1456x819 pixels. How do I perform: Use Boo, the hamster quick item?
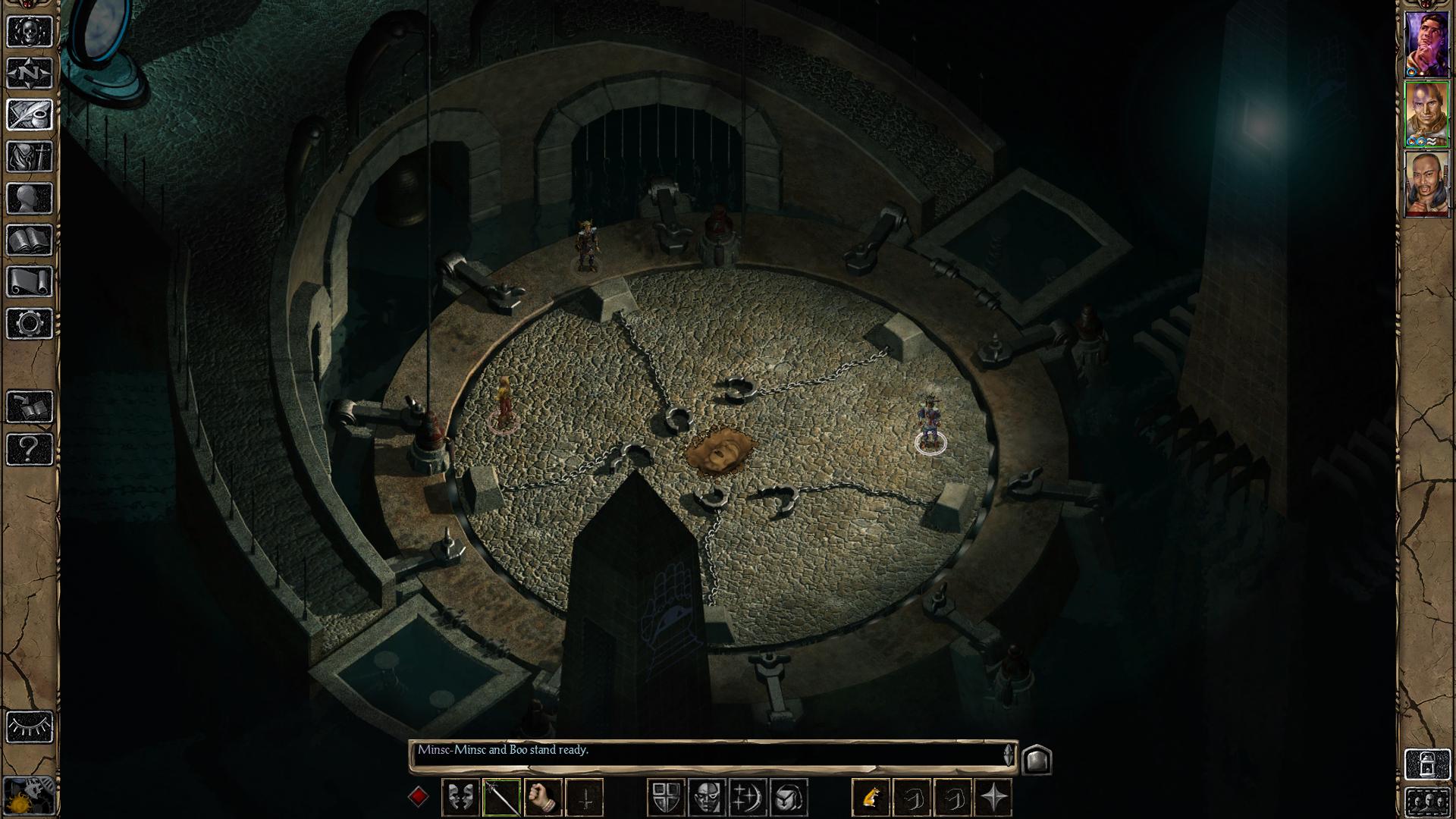click(x=873, y=795)
